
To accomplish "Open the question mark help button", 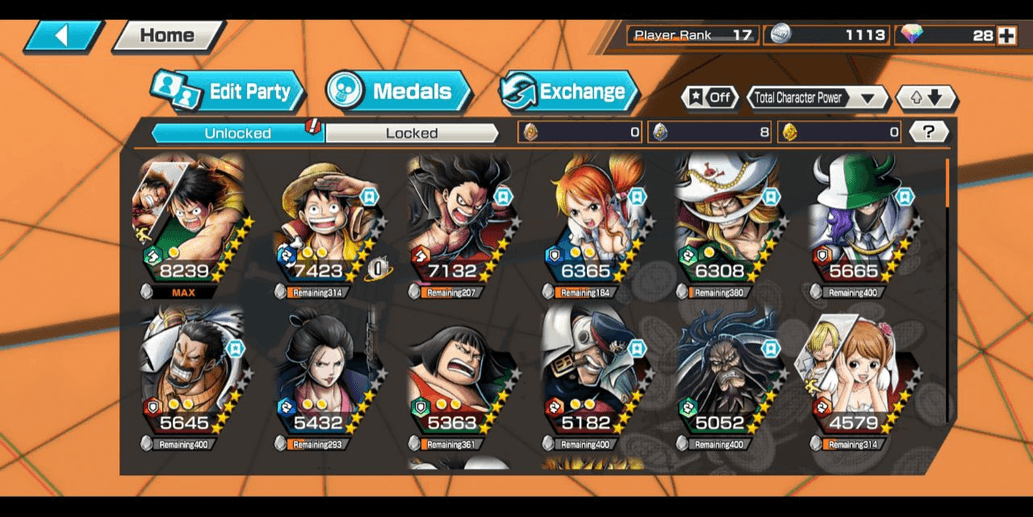I will pos(929,132).
